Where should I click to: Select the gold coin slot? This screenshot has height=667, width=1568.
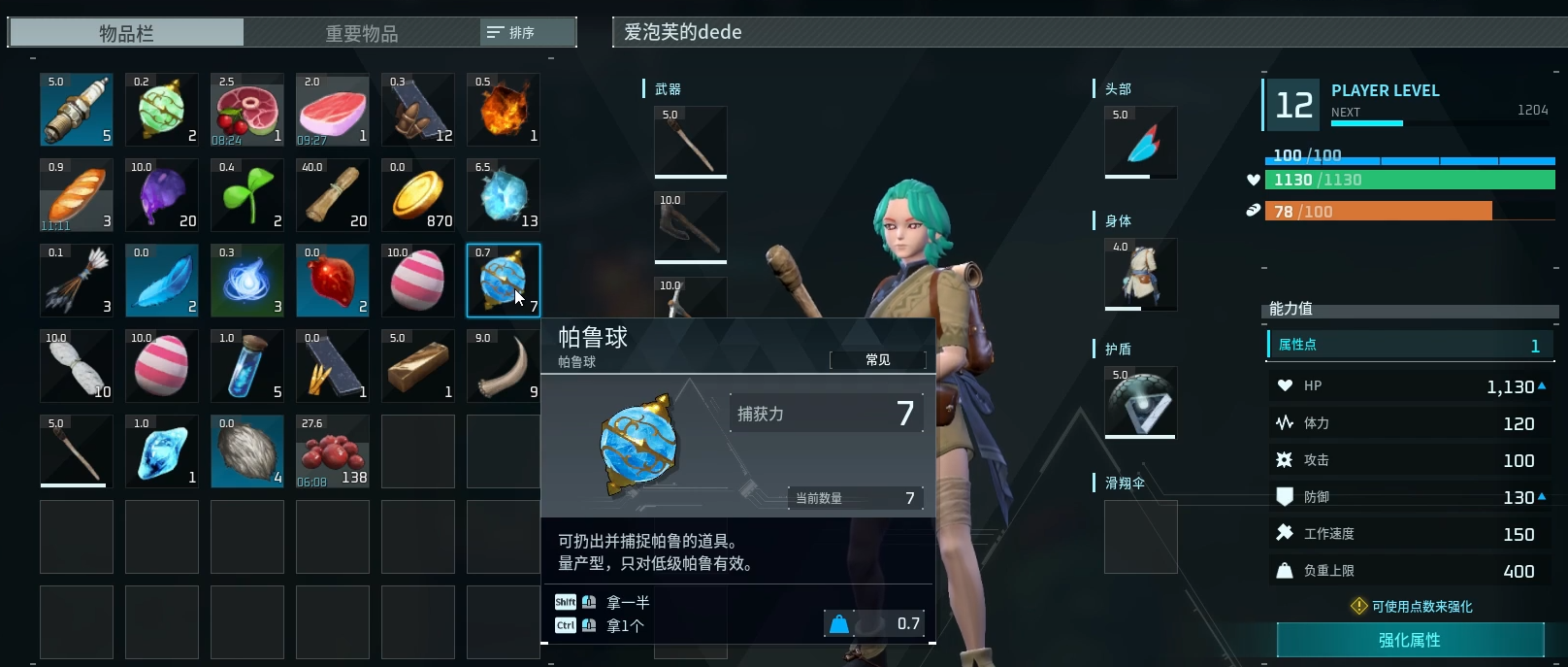tap(418, 195)
